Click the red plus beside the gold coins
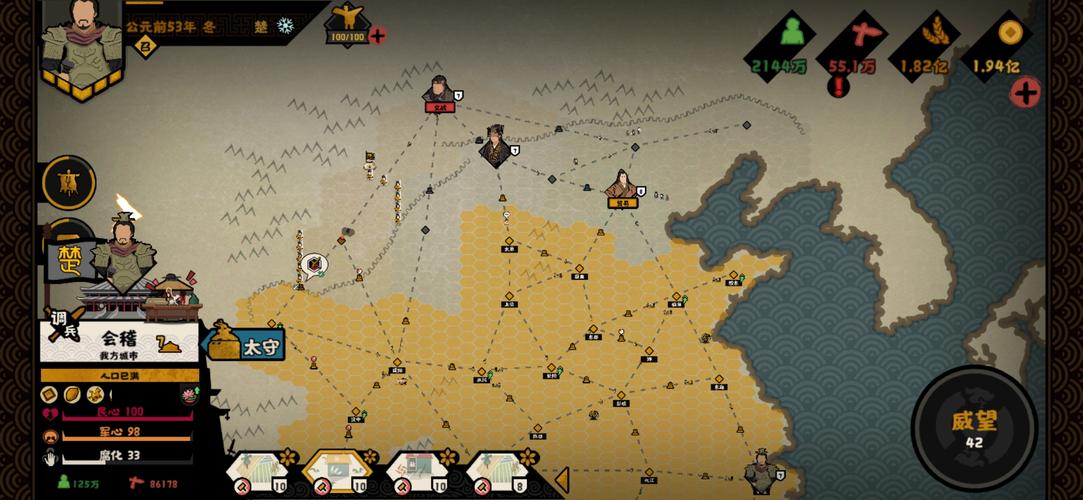Screen dimensions: 1083x500 pos(1024,93)
